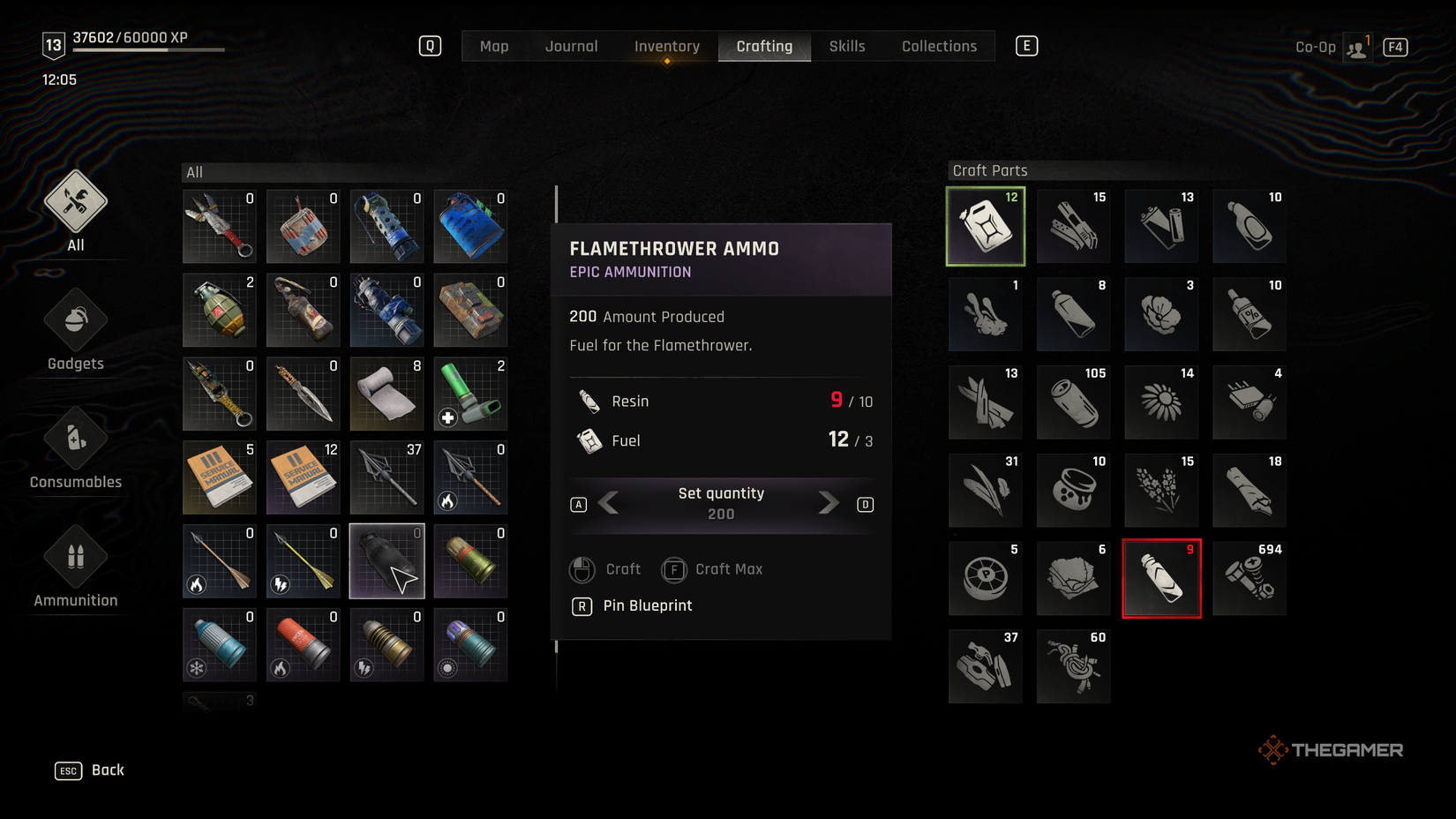Pin the Flamethrower Ammo blueprint
This screenshot has height=819, width=1456.
pos(648,605)
